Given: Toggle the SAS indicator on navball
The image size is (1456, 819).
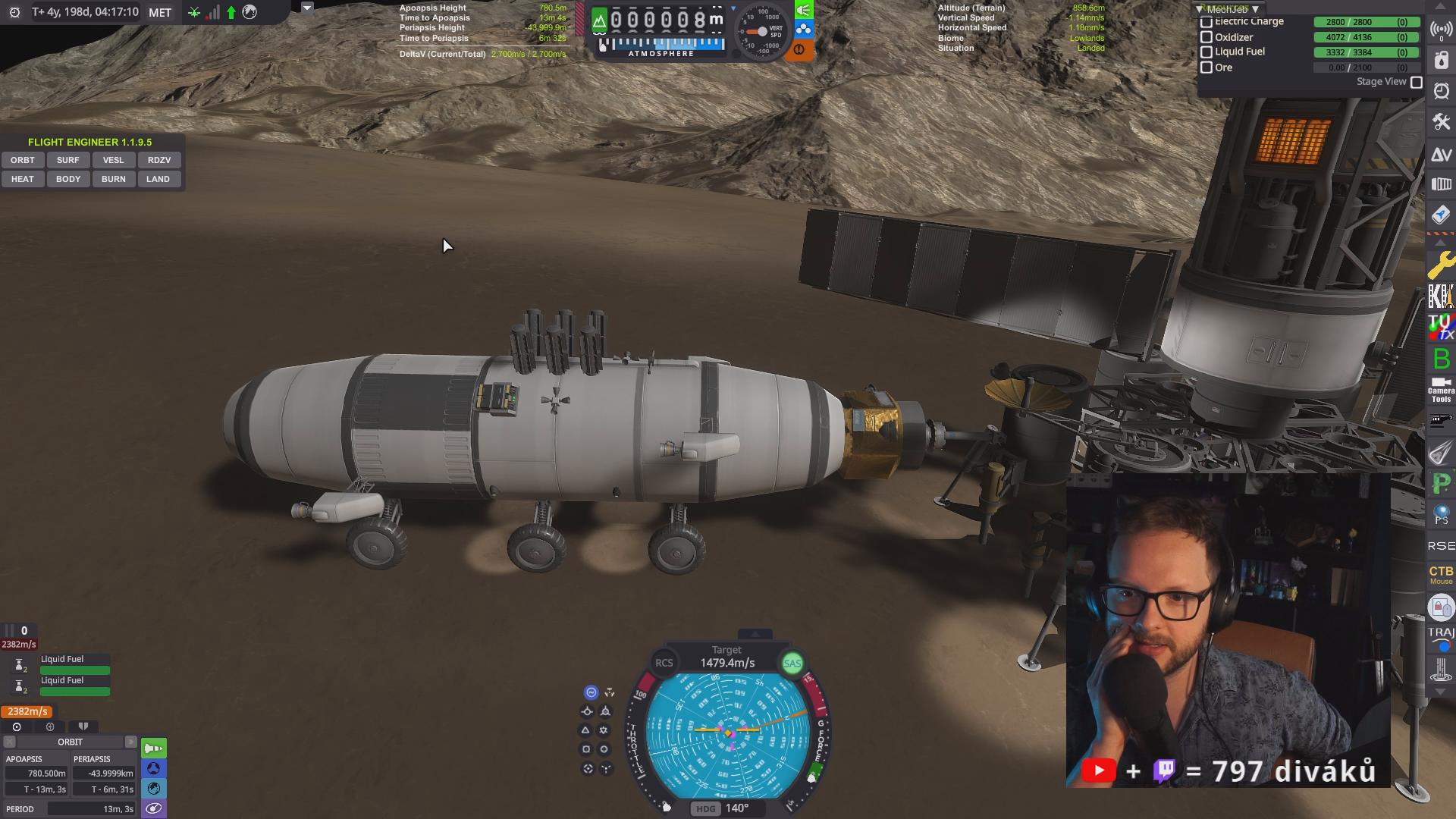Looking at the screenshot, I should pyautogui.click(x=792, y=664).
